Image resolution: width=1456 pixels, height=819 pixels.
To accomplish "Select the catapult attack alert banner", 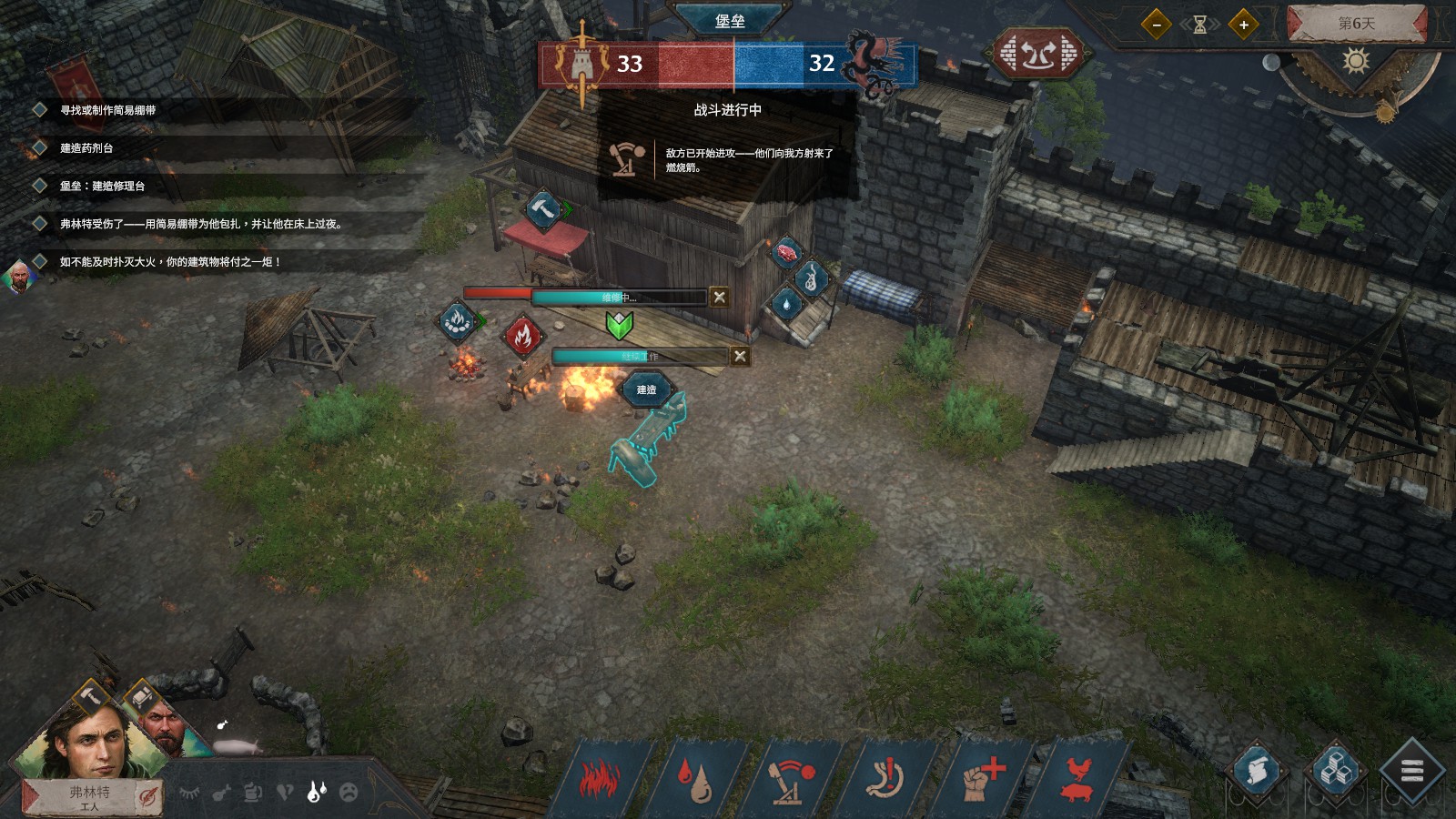I will click(793, 779).
